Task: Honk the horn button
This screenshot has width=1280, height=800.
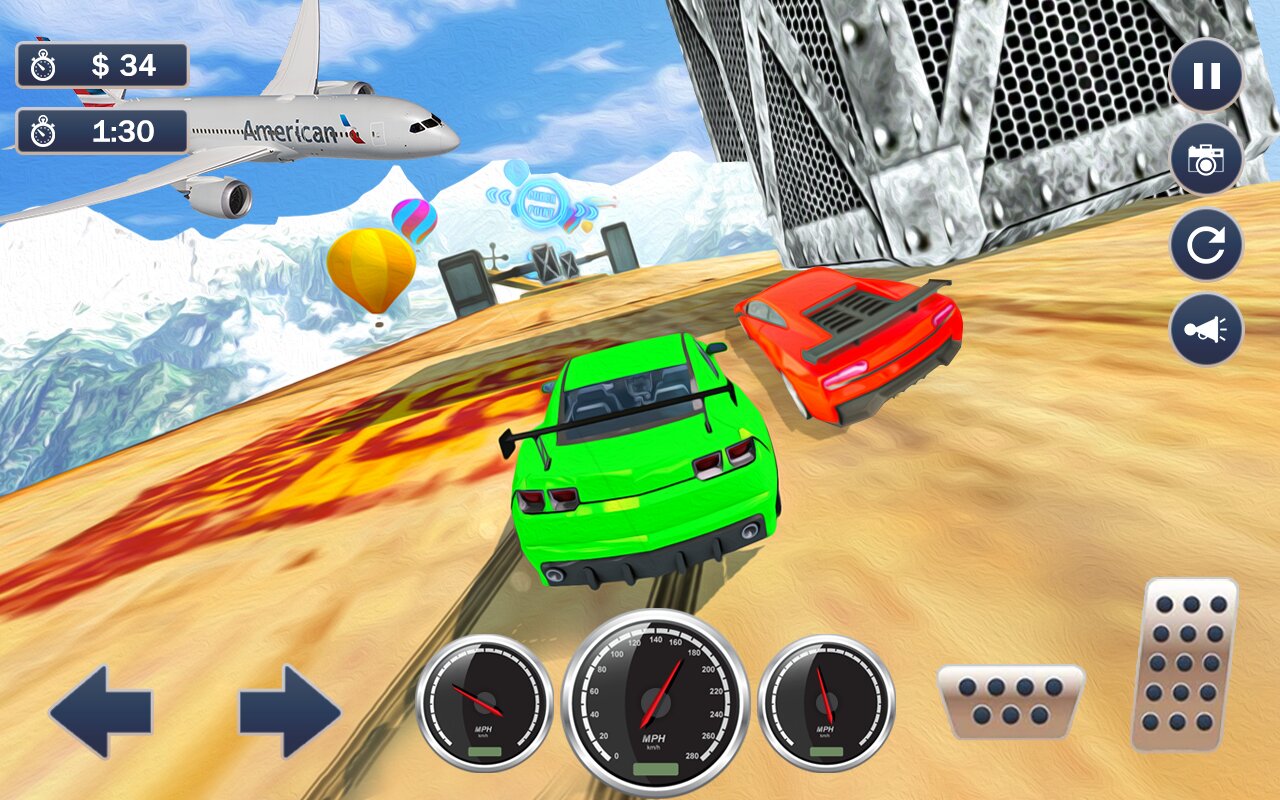Action: click(x=1206, y=329)
